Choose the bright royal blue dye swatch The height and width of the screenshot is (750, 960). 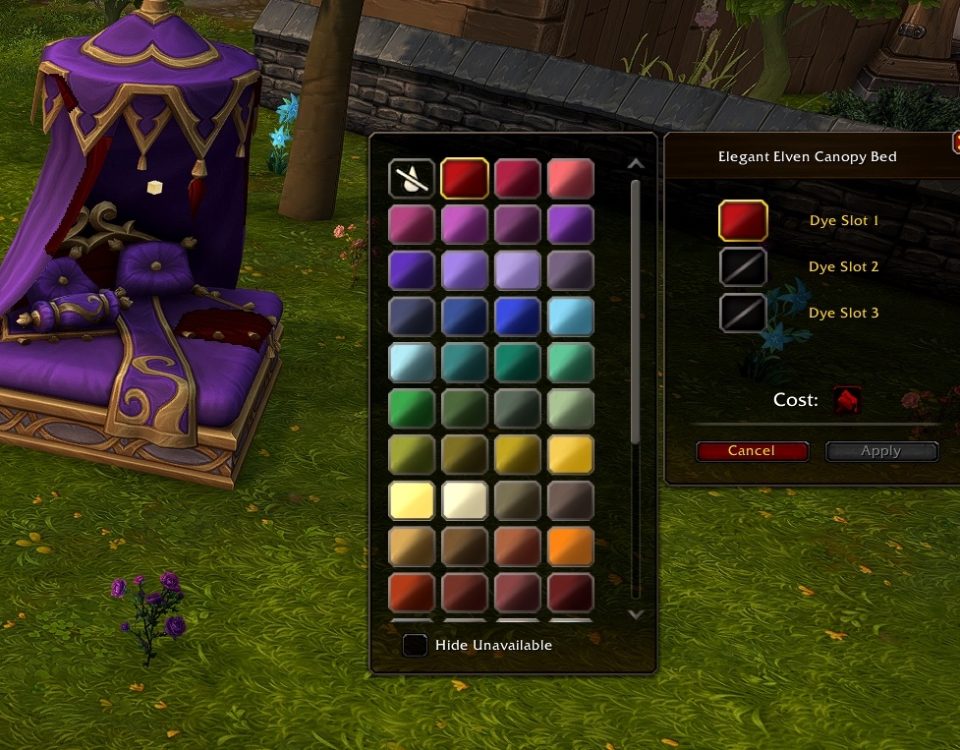tap(518, 317)
